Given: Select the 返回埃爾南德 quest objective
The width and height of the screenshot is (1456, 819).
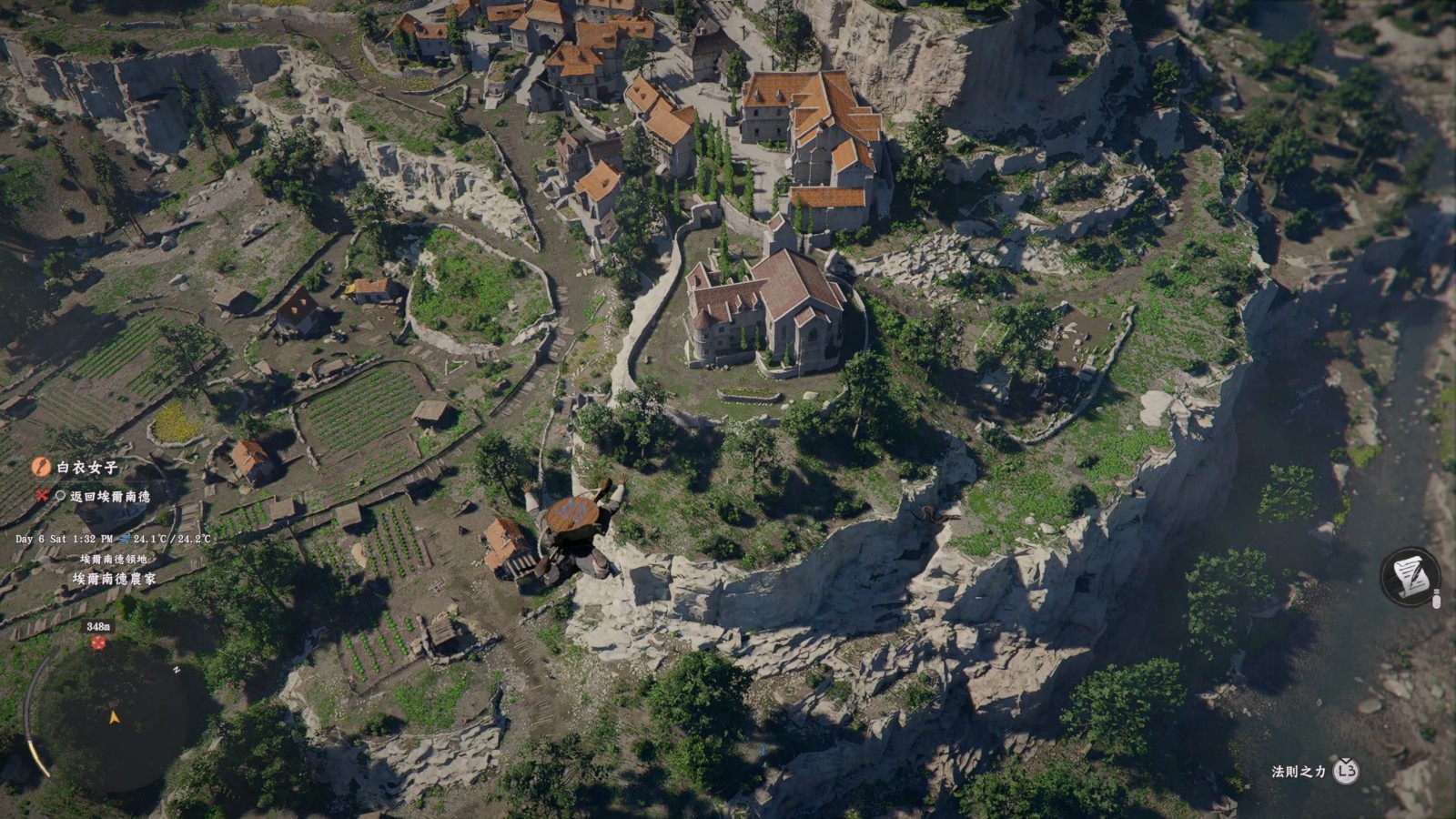Looking at the screenshot, I should click(110, 496).
